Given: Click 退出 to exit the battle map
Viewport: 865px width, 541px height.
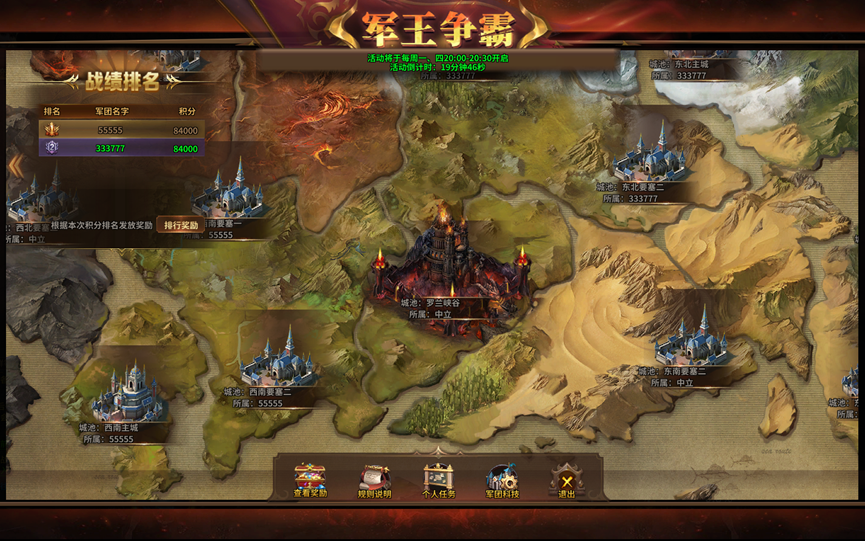Looking at the screenshot, I should click(567, 479).
